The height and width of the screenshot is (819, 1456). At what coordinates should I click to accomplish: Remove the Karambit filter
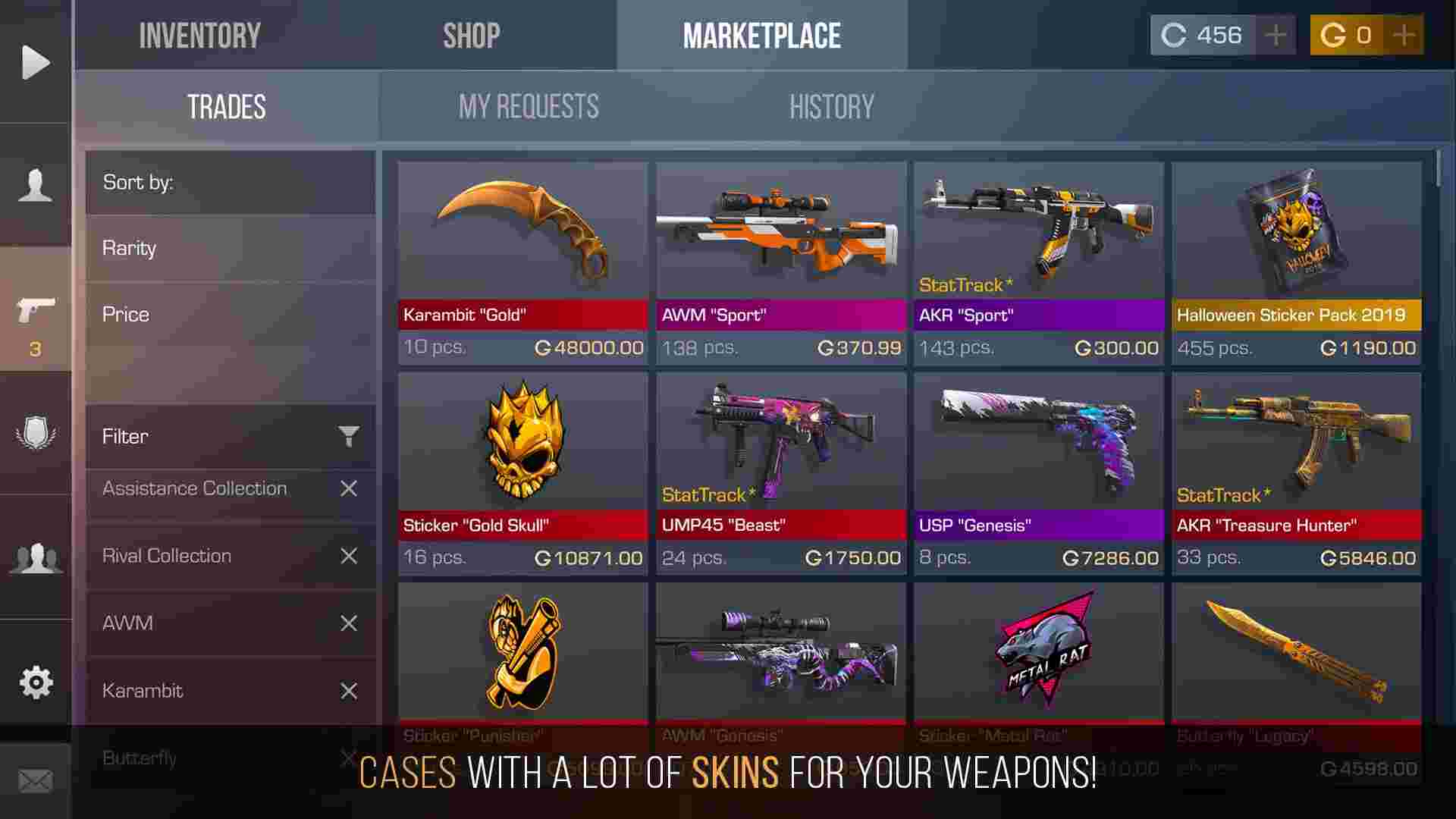(349, 691)
